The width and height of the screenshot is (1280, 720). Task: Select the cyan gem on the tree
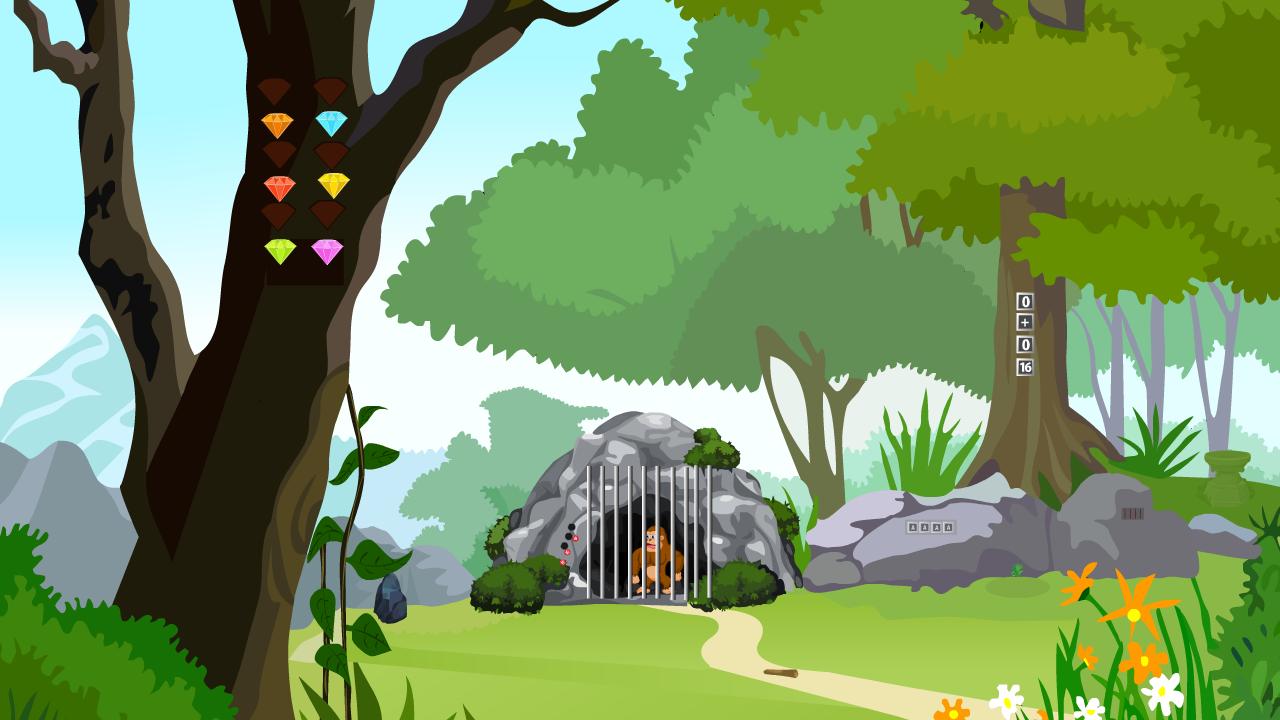331,123
